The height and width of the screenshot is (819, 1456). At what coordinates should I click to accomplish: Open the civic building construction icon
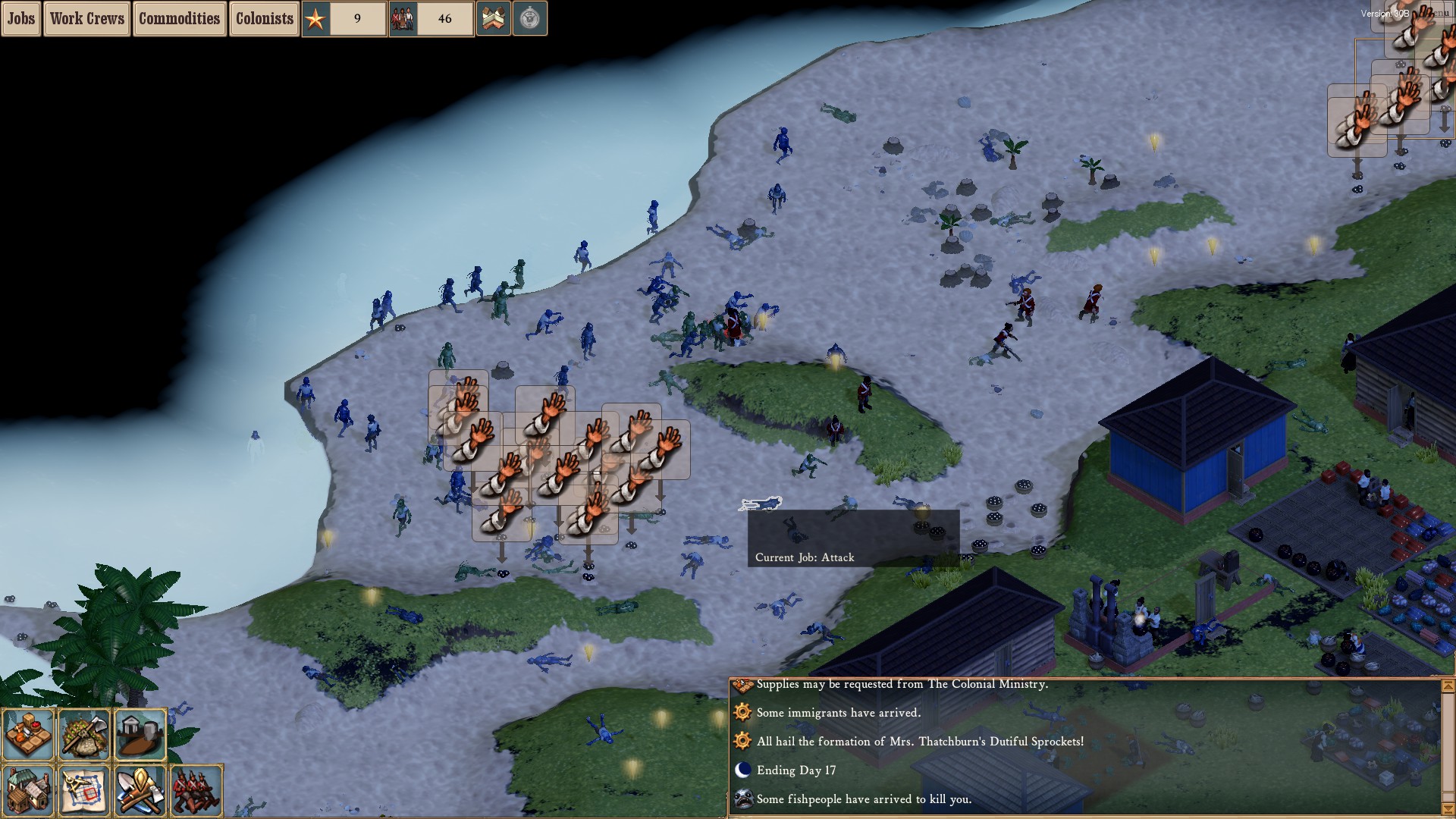(x=140, y=733)
